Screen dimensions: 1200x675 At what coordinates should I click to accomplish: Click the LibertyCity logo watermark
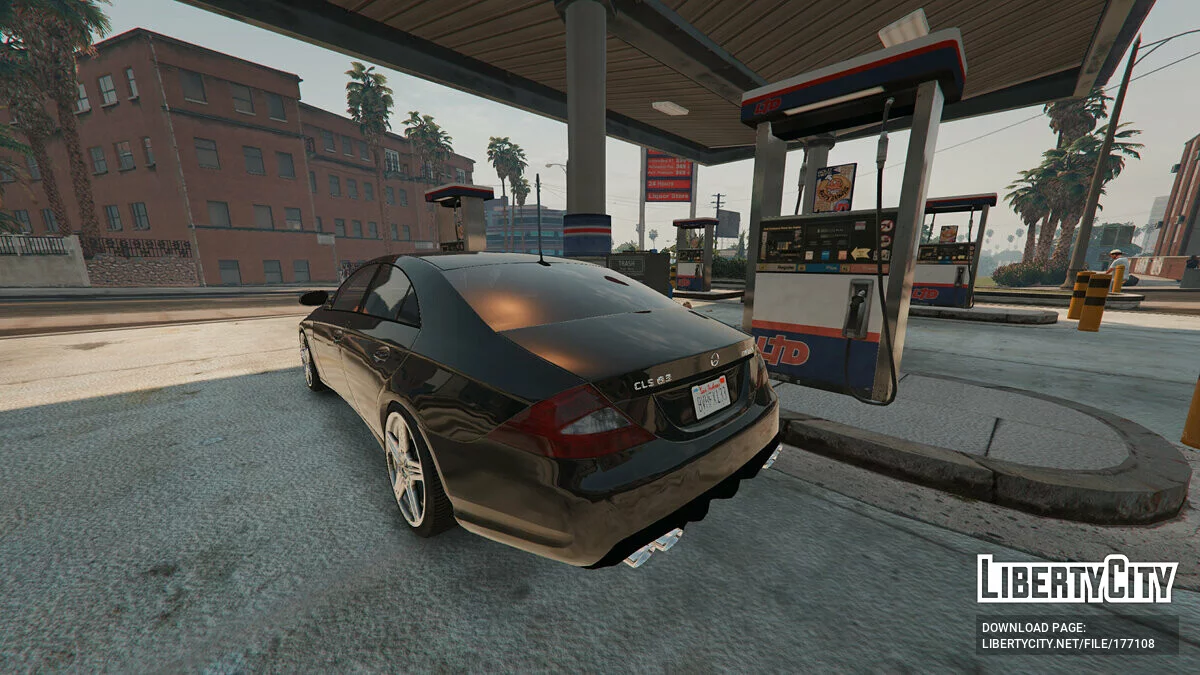pos(1077,579)
